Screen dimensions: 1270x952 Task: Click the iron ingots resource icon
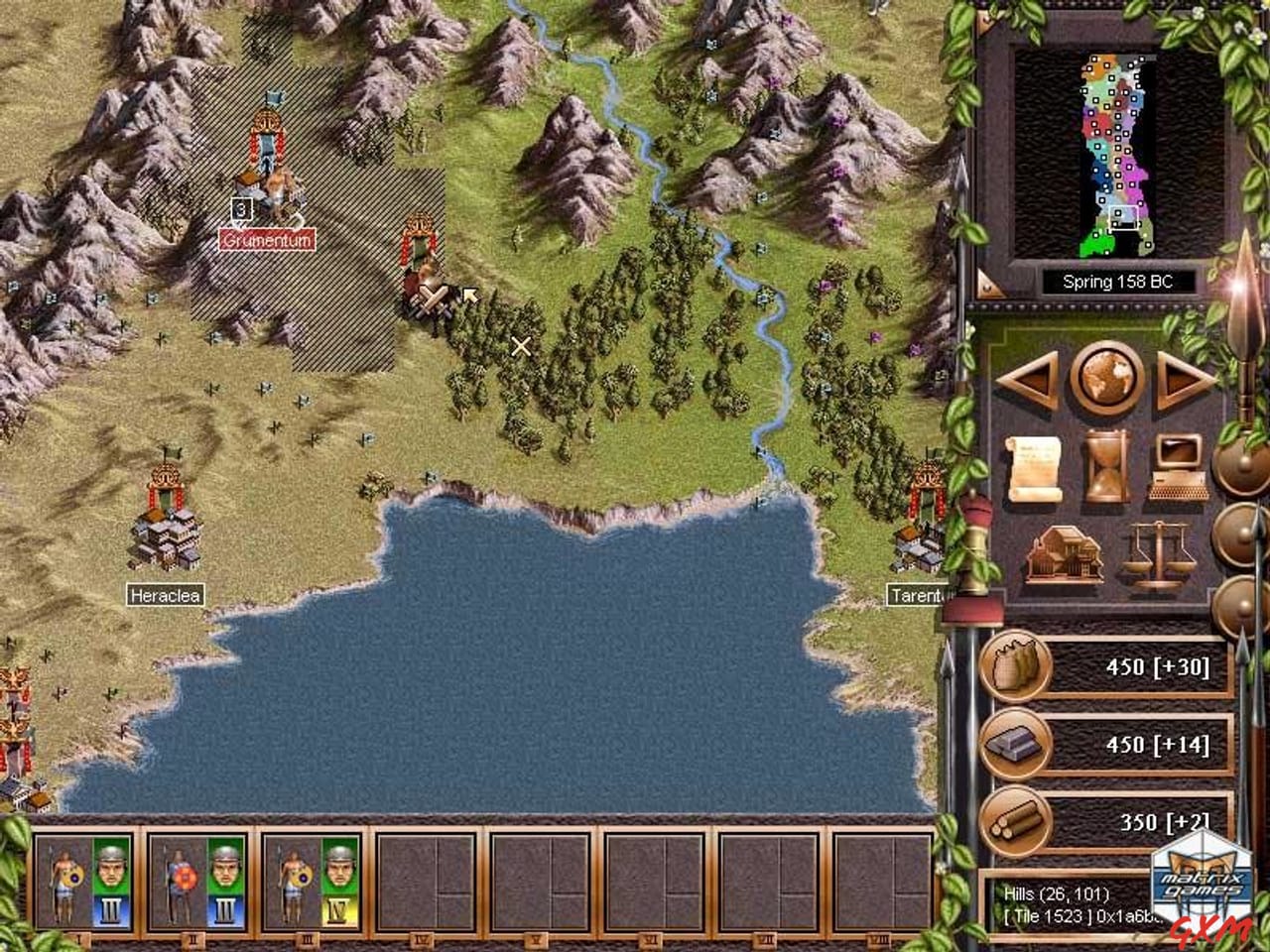point(1014,745)
